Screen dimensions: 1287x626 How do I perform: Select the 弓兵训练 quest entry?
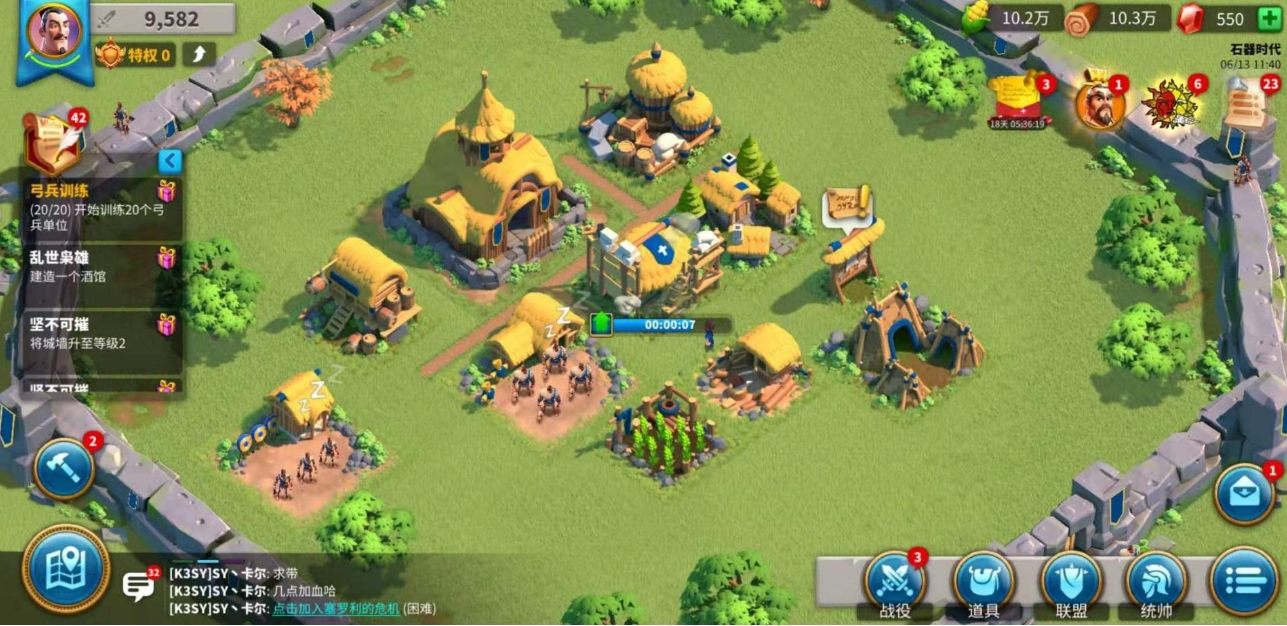98,206
